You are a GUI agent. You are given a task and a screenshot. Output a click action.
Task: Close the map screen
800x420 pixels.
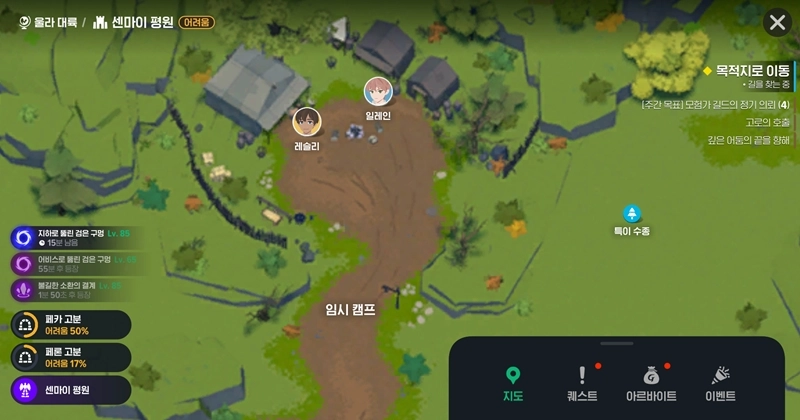pyautogui.click(x=777, y=23)
